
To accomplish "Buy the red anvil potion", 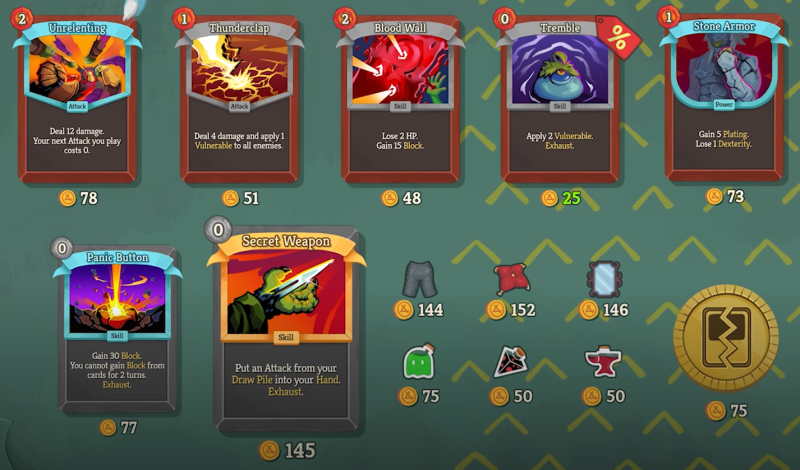I will 603,361.
